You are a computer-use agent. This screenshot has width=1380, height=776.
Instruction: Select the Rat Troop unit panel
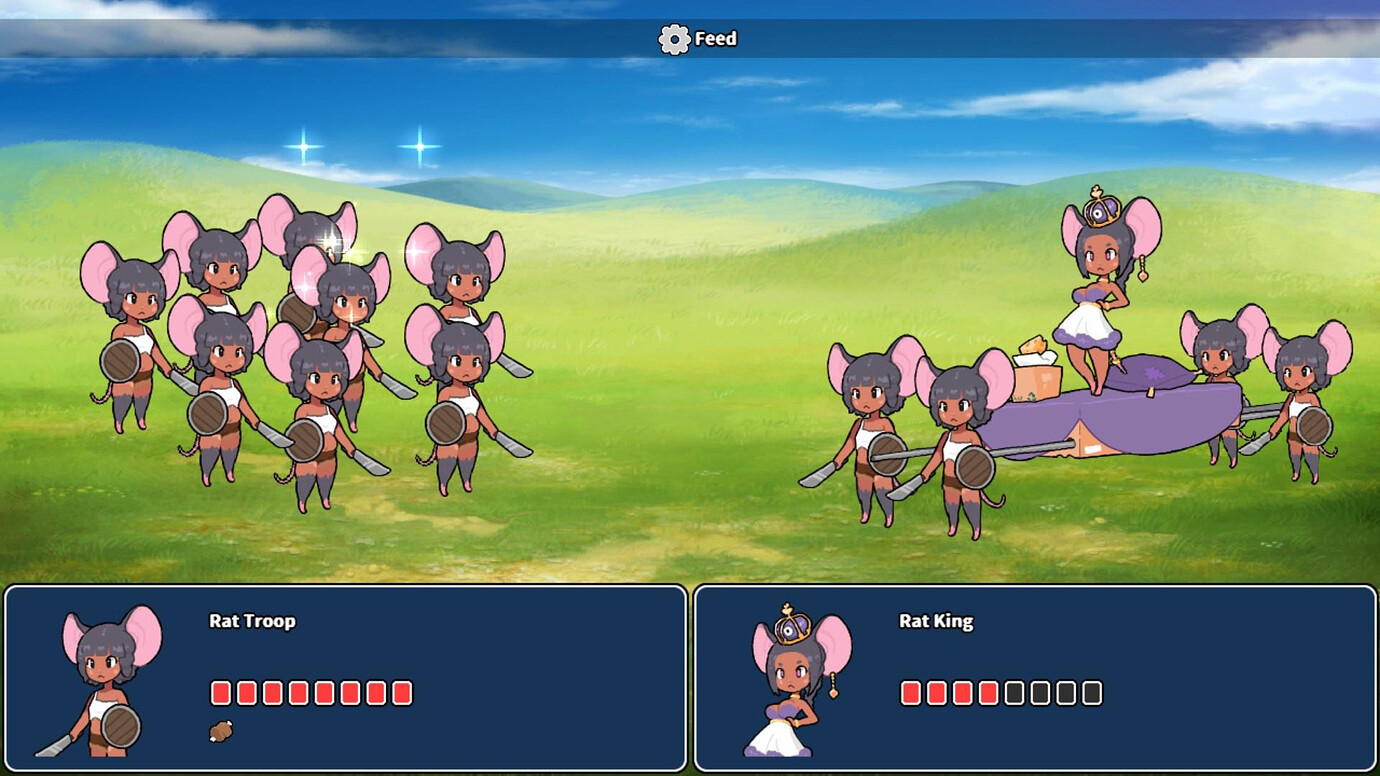point(345,678)
